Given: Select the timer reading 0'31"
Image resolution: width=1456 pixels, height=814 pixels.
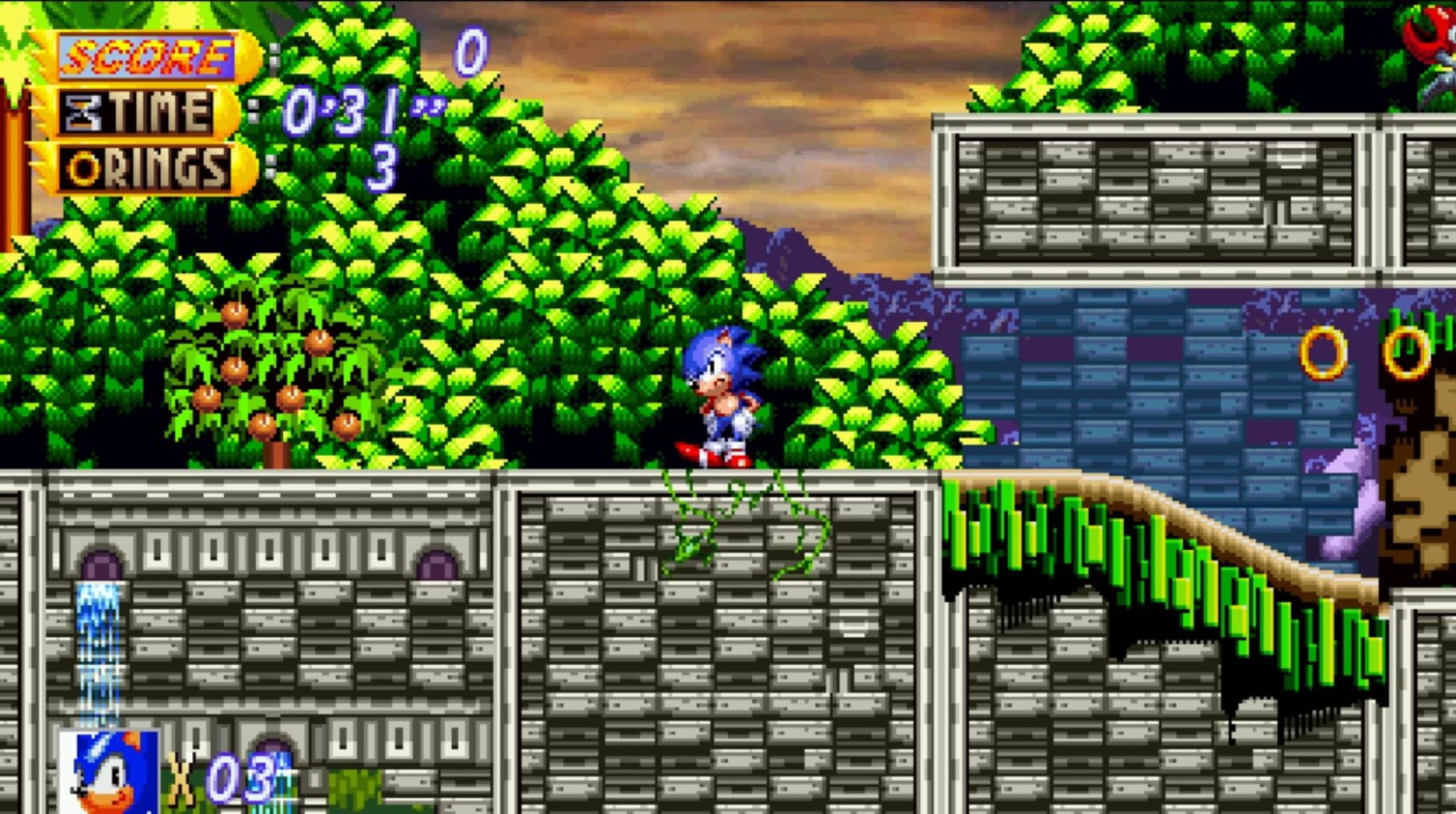Looking at the screenshot, I should 360,110.
